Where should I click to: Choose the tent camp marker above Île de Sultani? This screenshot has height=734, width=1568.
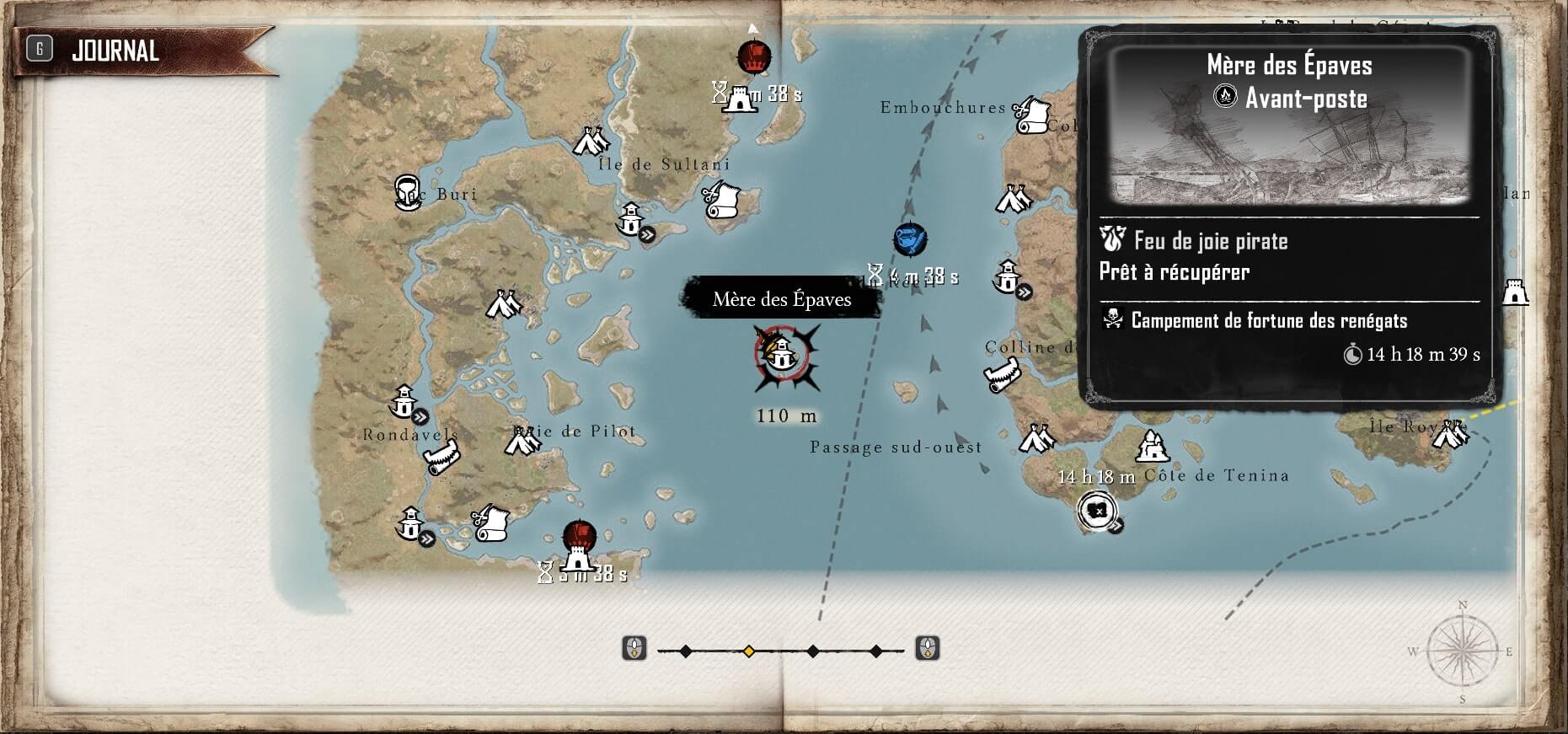(x=591, y=142)
